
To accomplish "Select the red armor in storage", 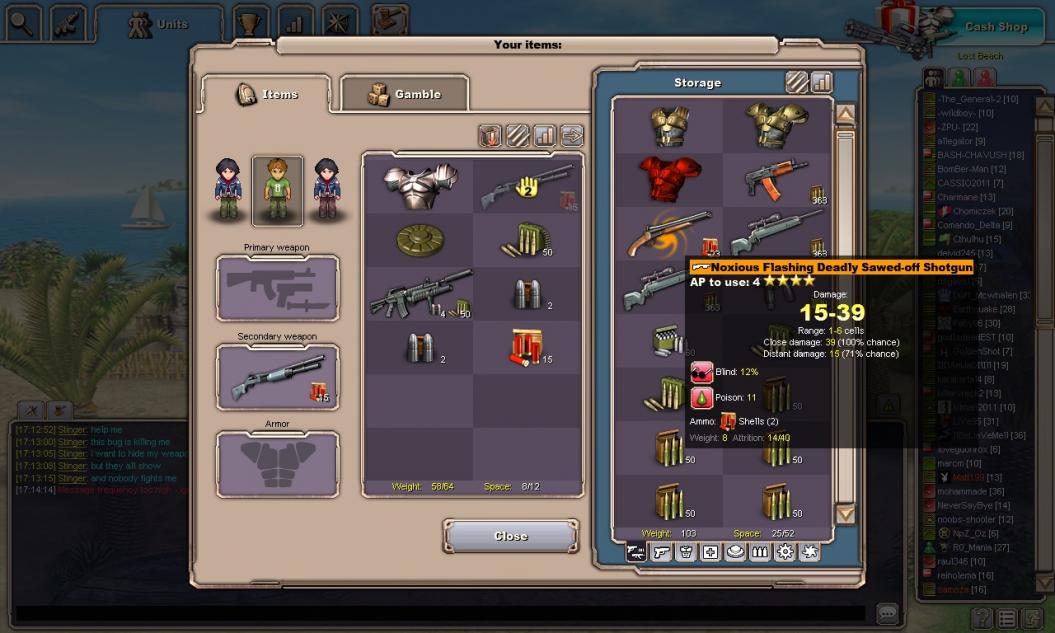I will coord(669,179).
